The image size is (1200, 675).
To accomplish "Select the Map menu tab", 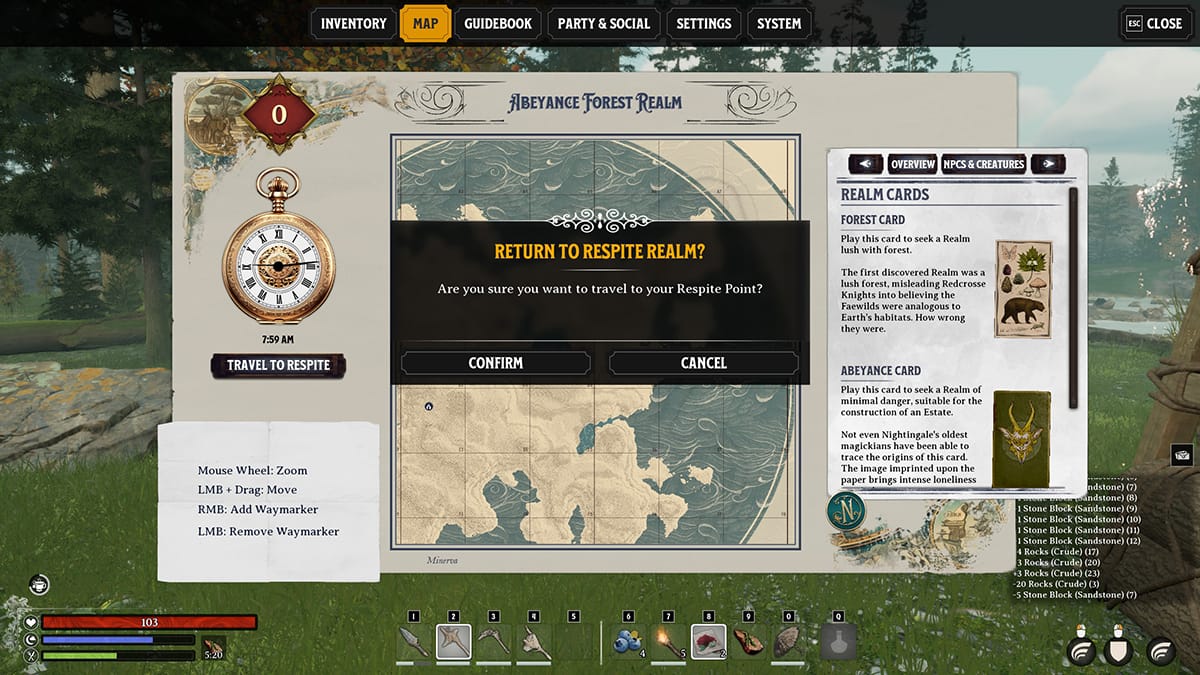I will pyautogui.click(x=425, y=24).
